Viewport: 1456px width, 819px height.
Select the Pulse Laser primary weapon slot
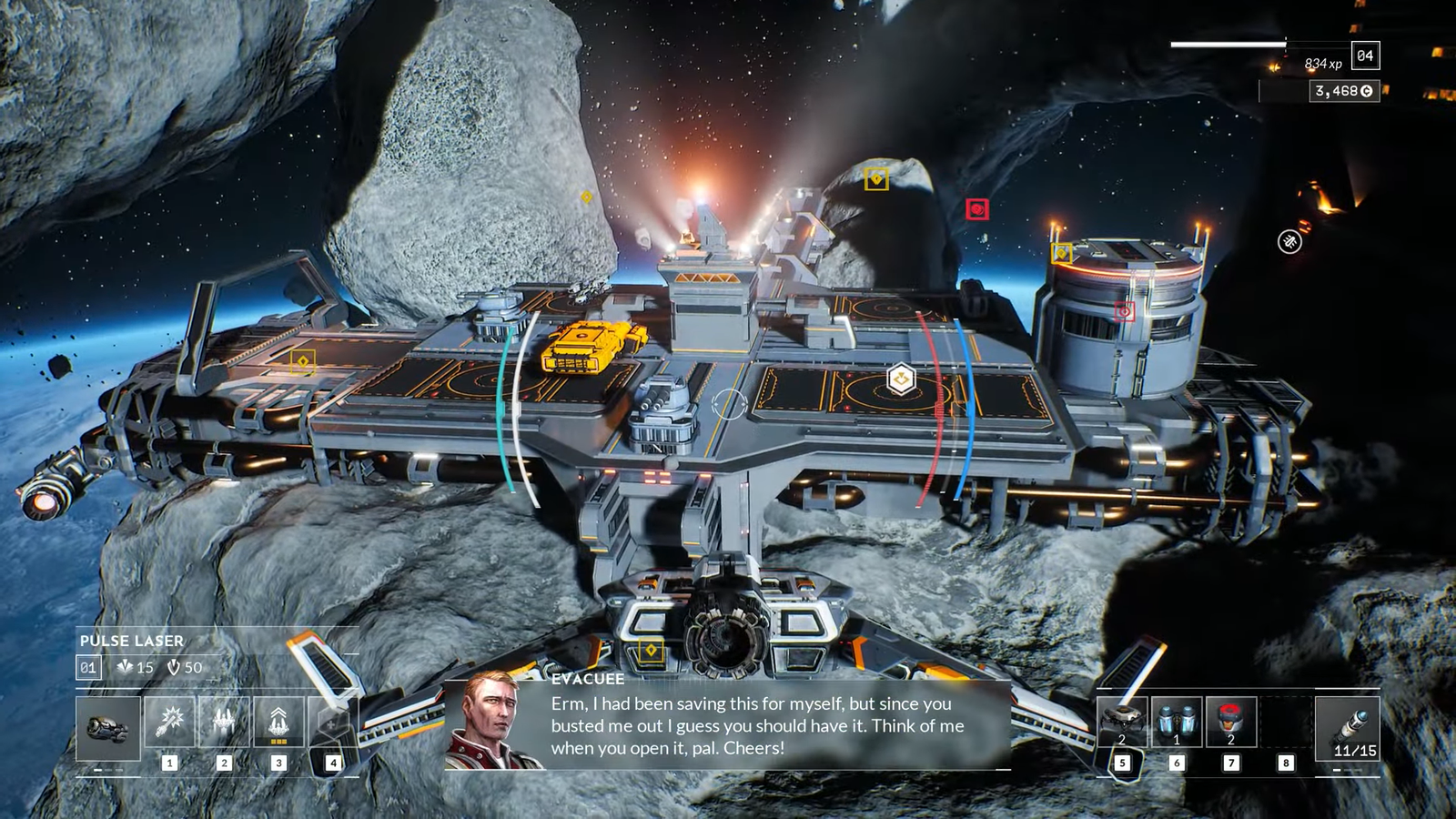[x=108, y=728]
